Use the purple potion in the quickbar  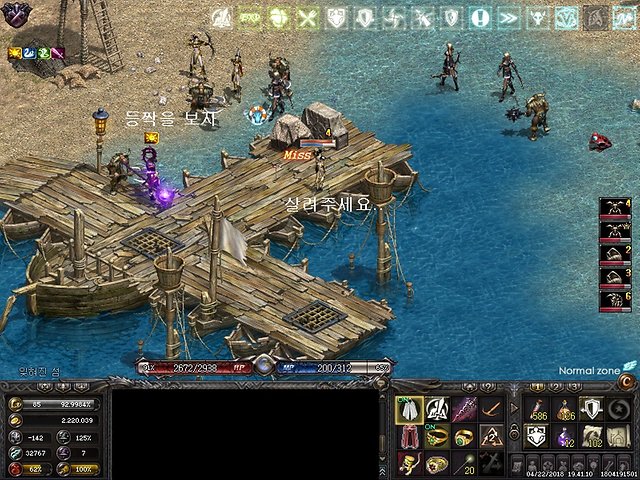tap(566, 436)
